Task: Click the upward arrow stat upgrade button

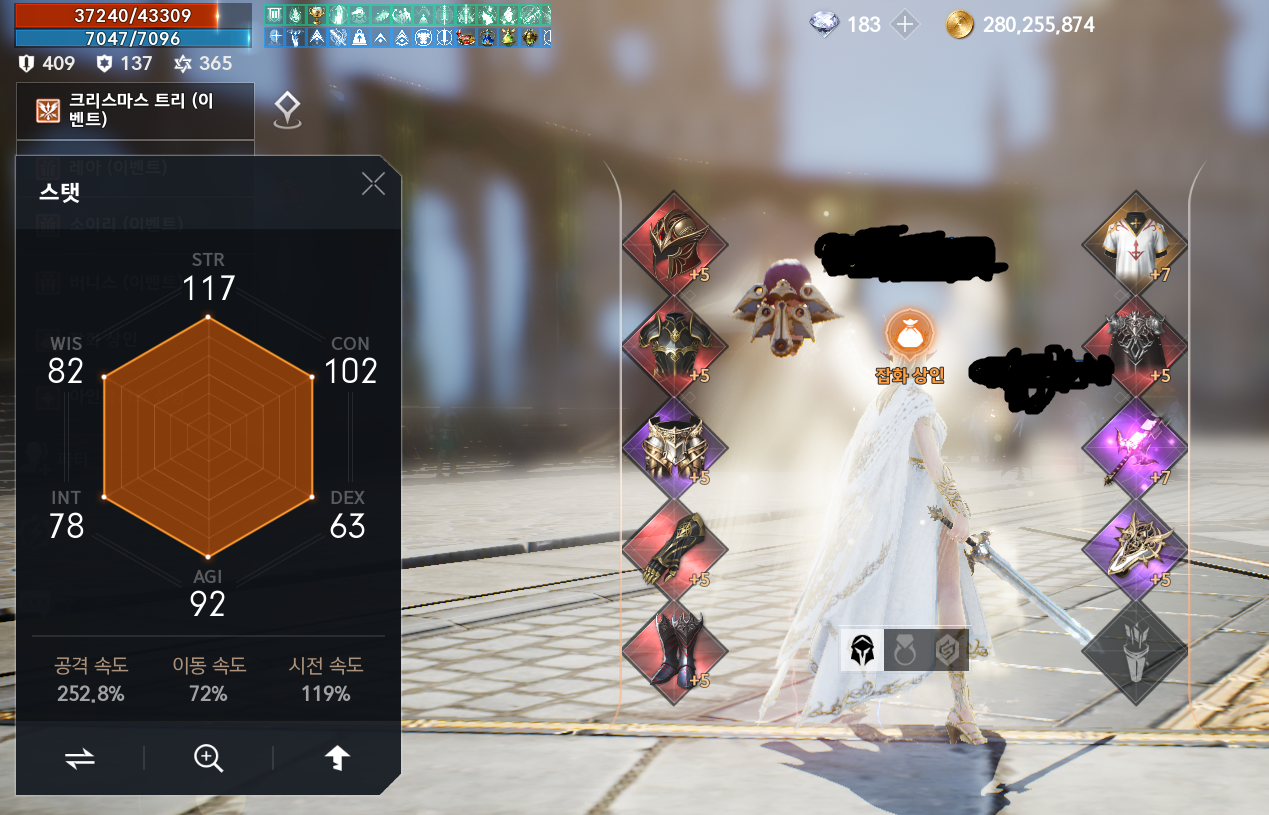Action: [x=338, y=759]
